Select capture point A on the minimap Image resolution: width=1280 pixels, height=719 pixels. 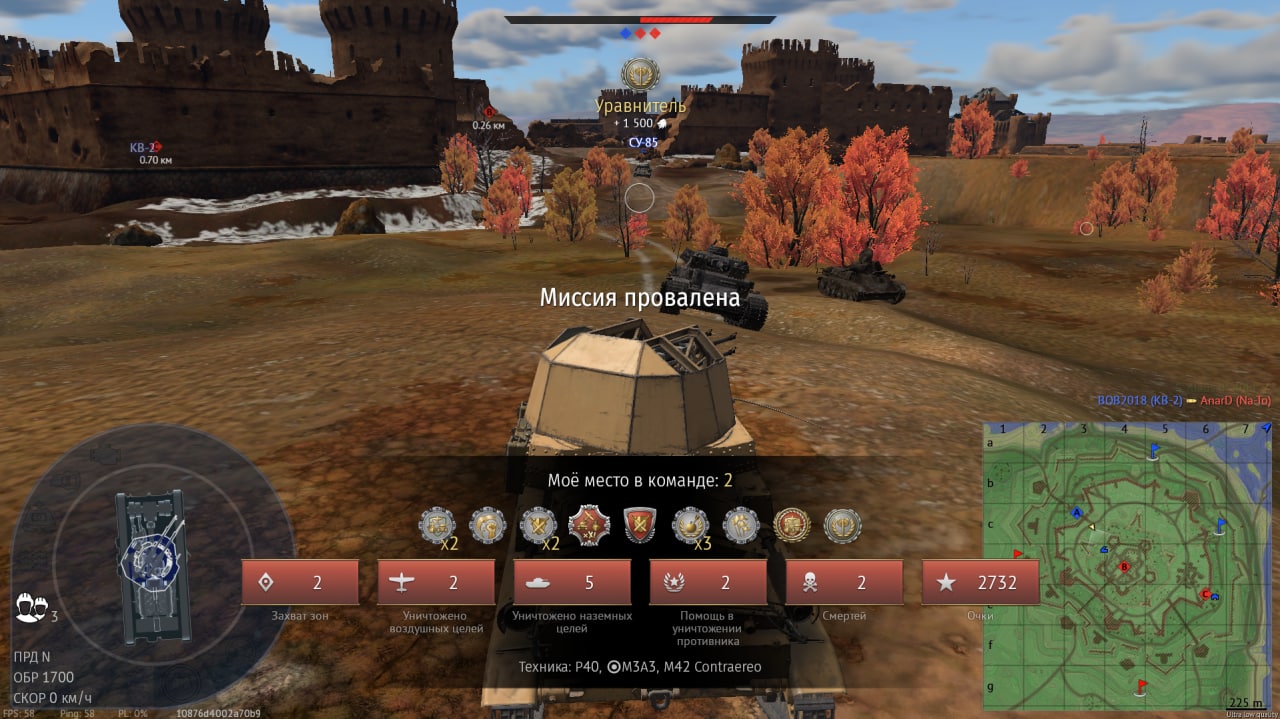point(1077,512)
